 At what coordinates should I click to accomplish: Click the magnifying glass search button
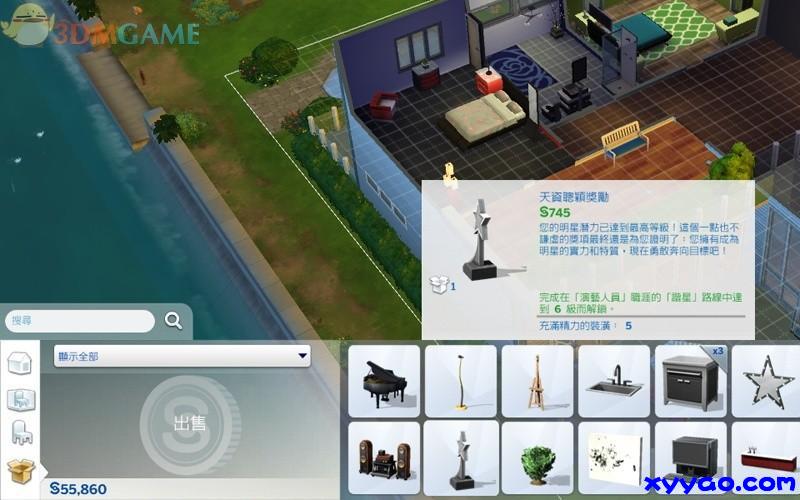point(173,321)
